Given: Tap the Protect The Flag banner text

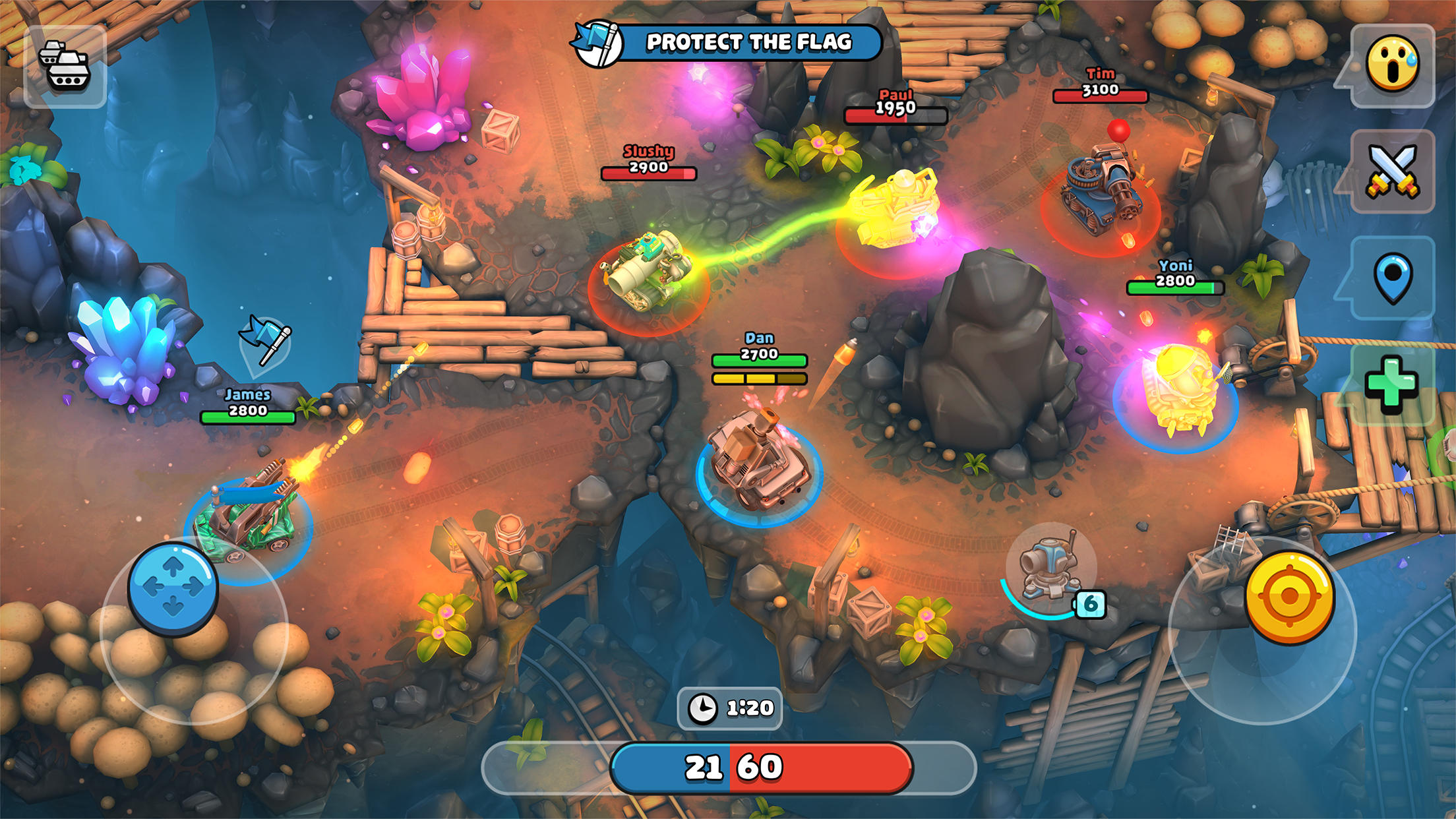Looking at the screenshot, I should pyautogui.click(x=748, y=42).
